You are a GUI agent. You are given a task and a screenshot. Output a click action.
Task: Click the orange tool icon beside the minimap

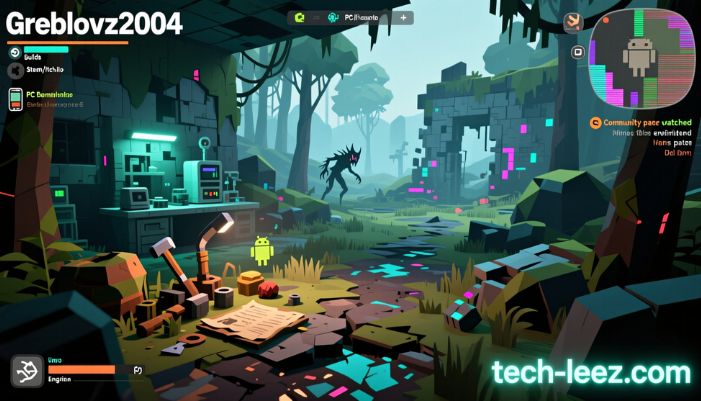pyautogui.click(x=572, y=22)
